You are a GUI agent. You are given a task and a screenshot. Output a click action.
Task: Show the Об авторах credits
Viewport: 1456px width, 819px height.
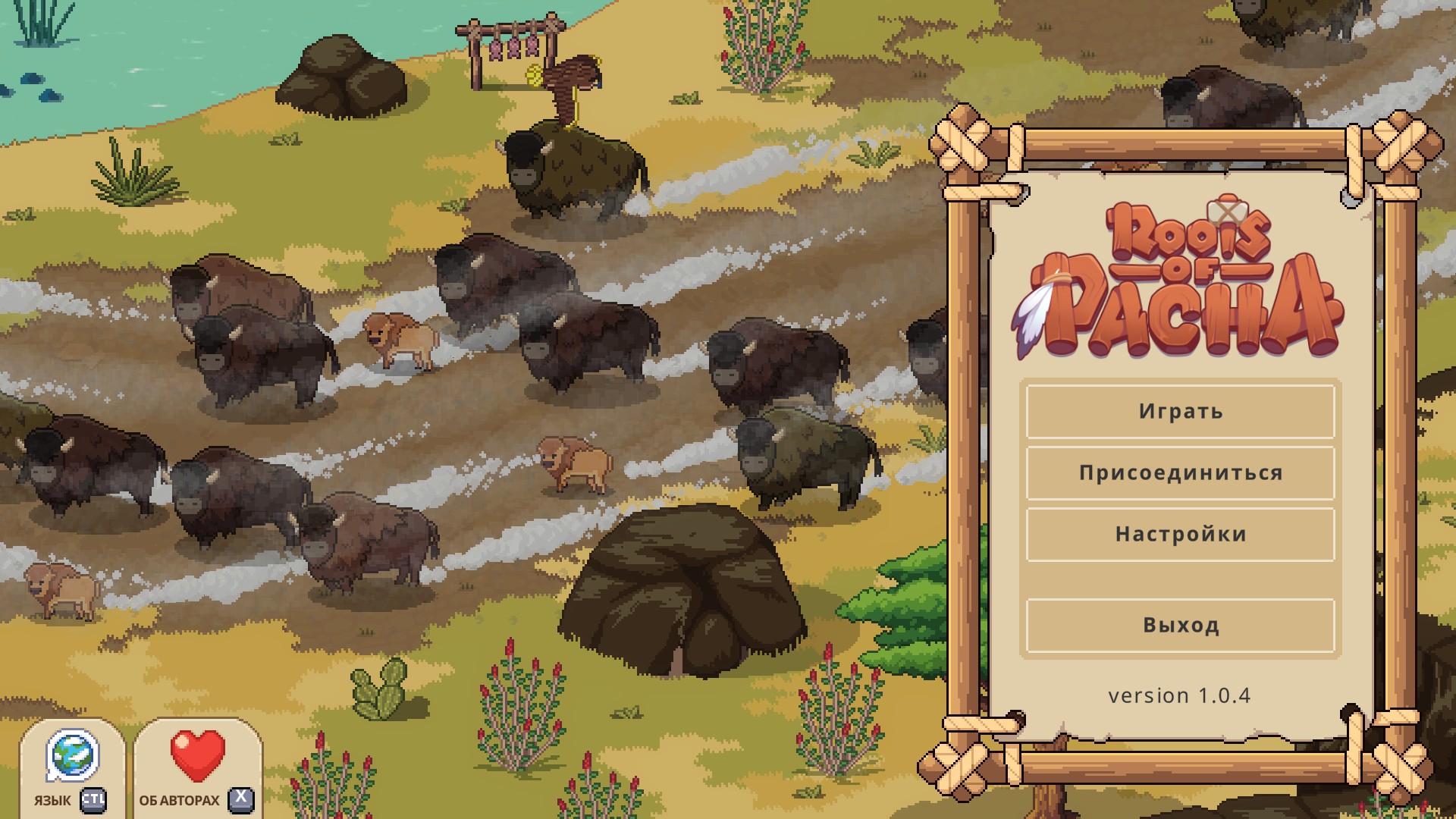click(x=197, y=767)
